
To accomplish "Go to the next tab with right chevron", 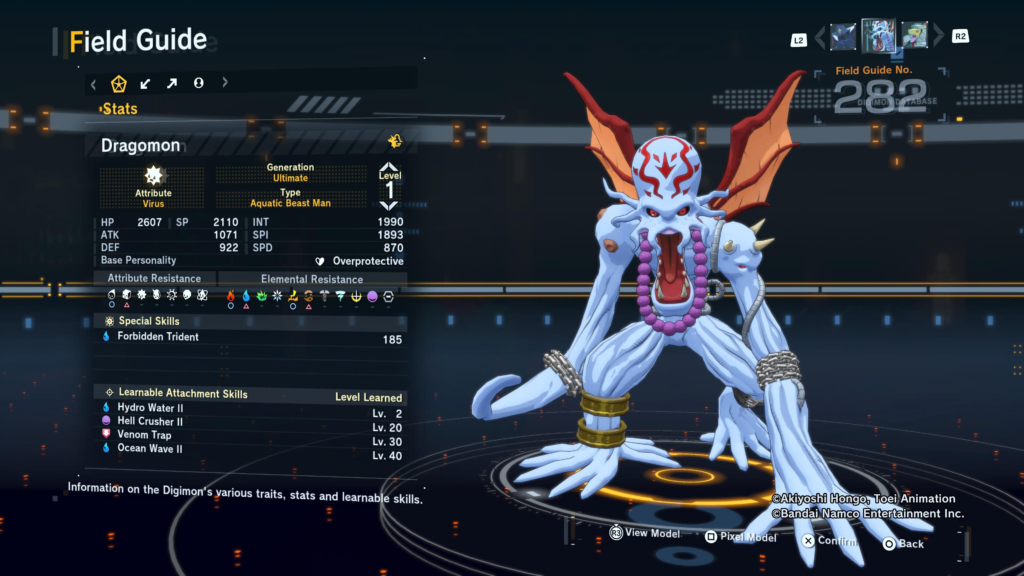I will [225, 83].
